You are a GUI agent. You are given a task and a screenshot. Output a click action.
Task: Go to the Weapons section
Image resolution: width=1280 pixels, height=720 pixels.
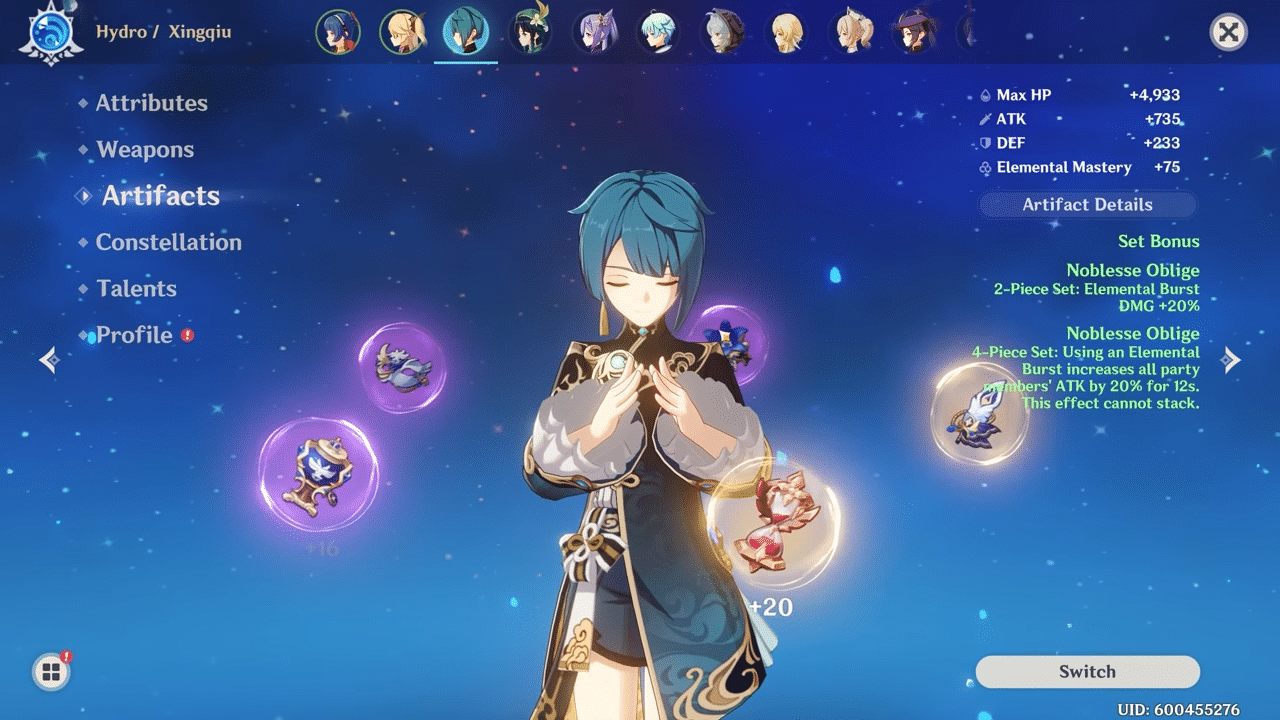tap(145, 150)
